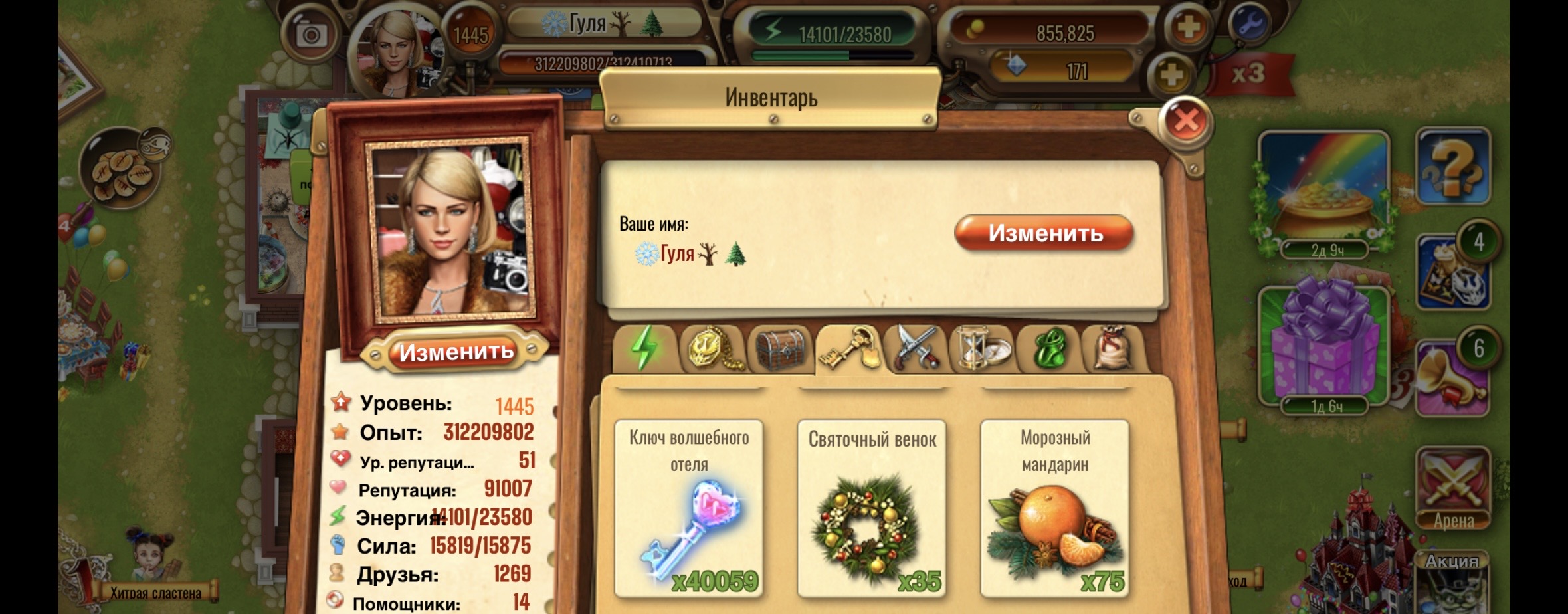Switch to the crossed weapons tab
This screenshot has width=1568, height=614.
(x=916, y=348)
